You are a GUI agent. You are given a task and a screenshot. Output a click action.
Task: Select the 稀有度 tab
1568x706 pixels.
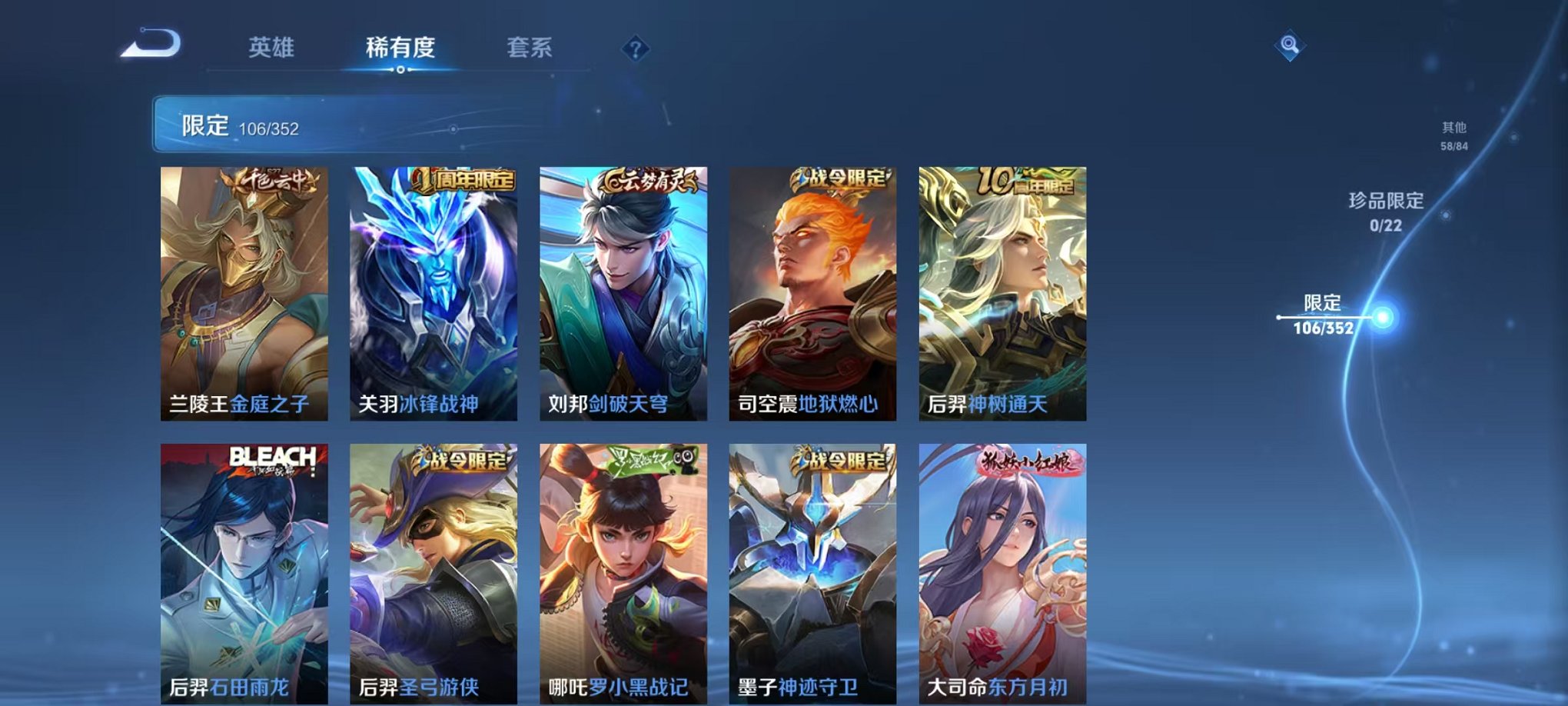pyautogui.click(x=401, y=48)
